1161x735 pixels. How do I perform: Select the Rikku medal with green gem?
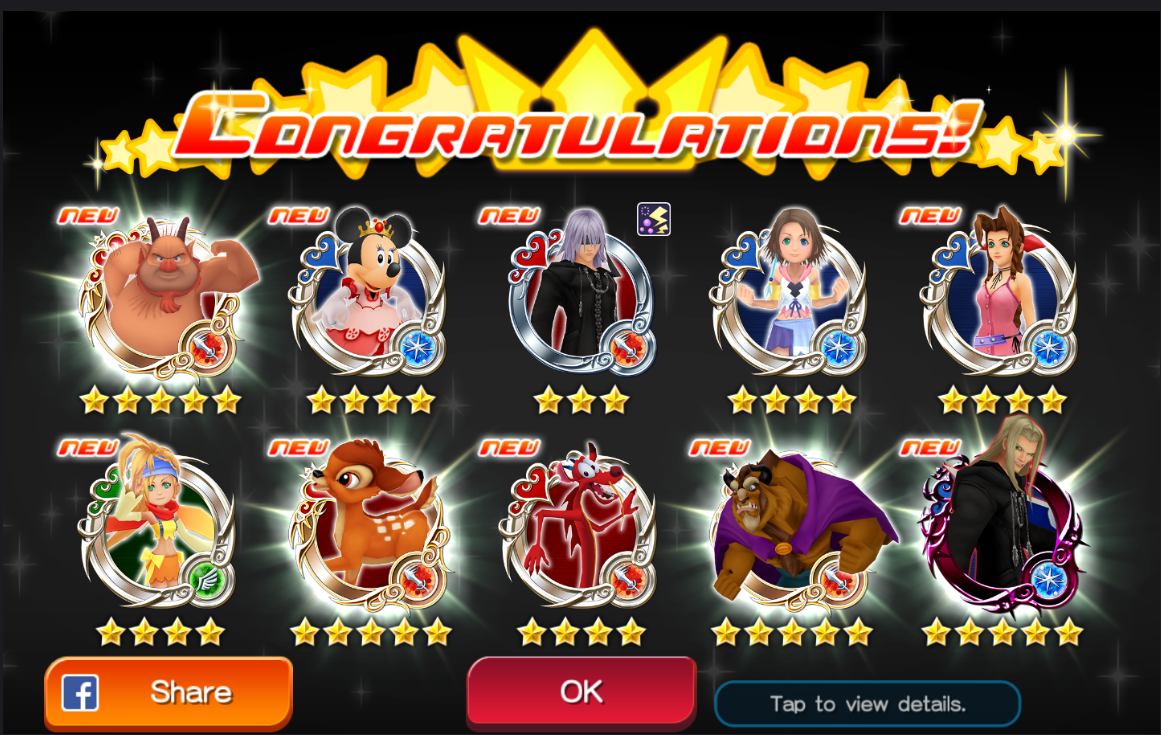pos(156,527)
